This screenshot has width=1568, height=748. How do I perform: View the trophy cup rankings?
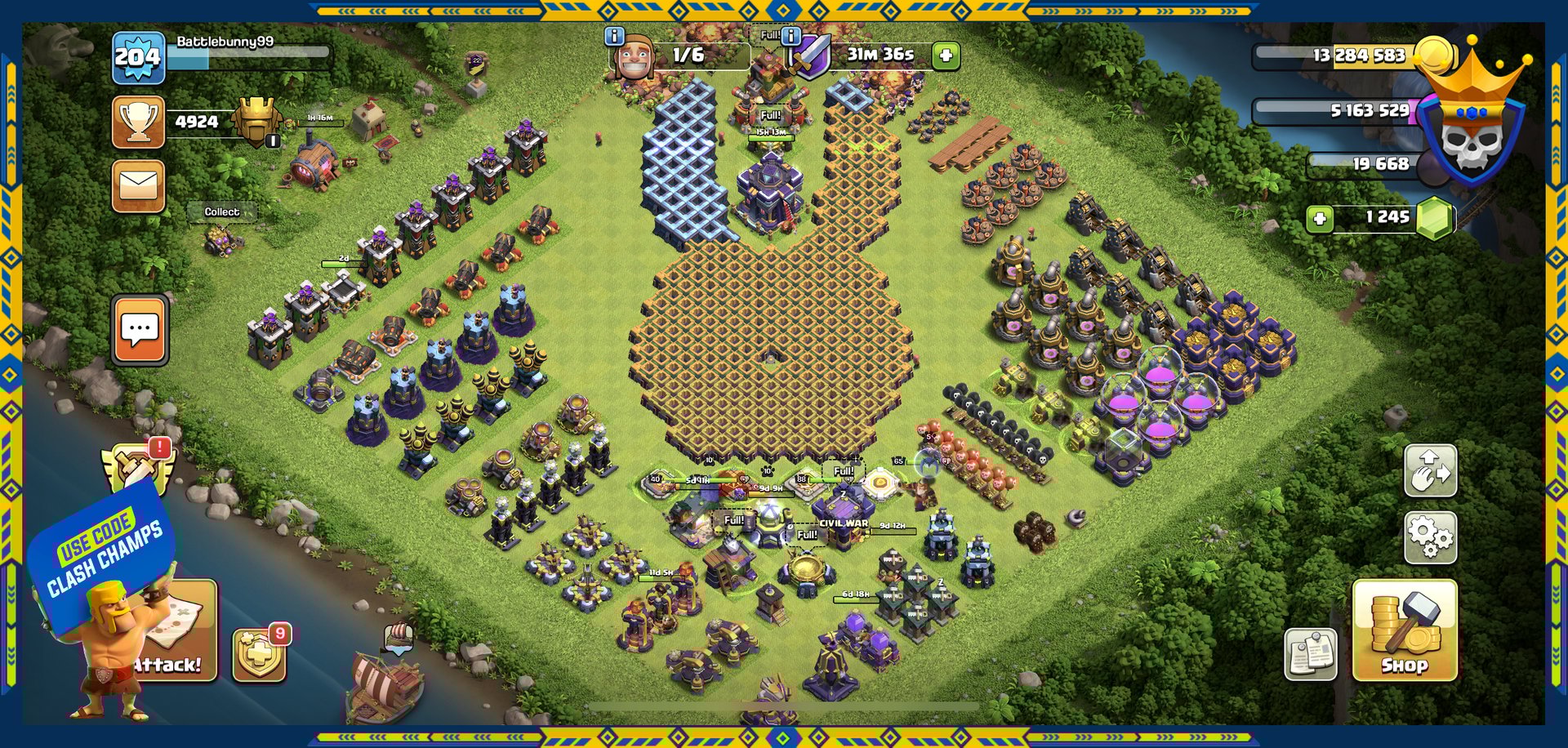(138, 122)
